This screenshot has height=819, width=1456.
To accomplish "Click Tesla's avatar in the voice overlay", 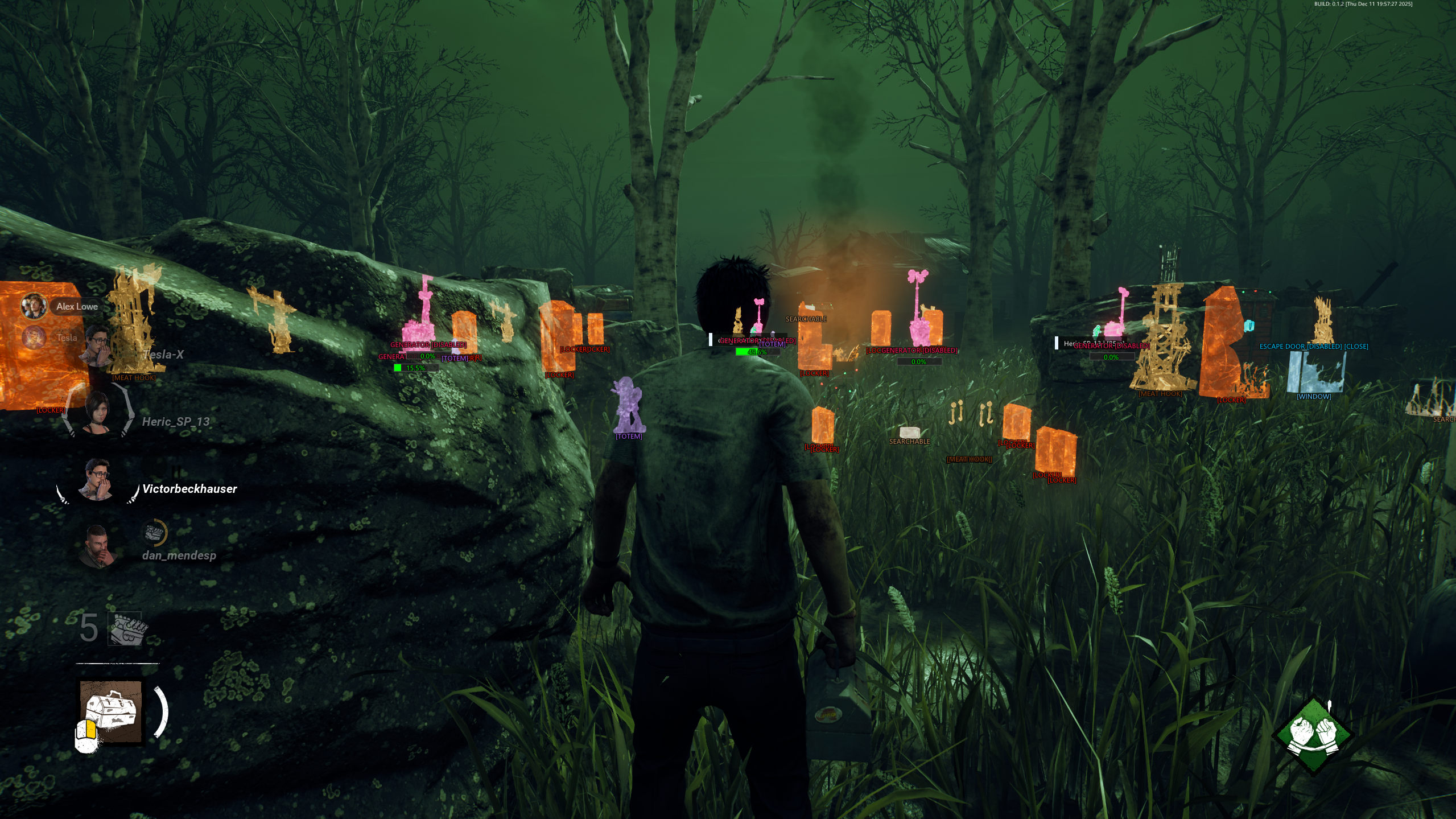I will (x=34, y=338).
